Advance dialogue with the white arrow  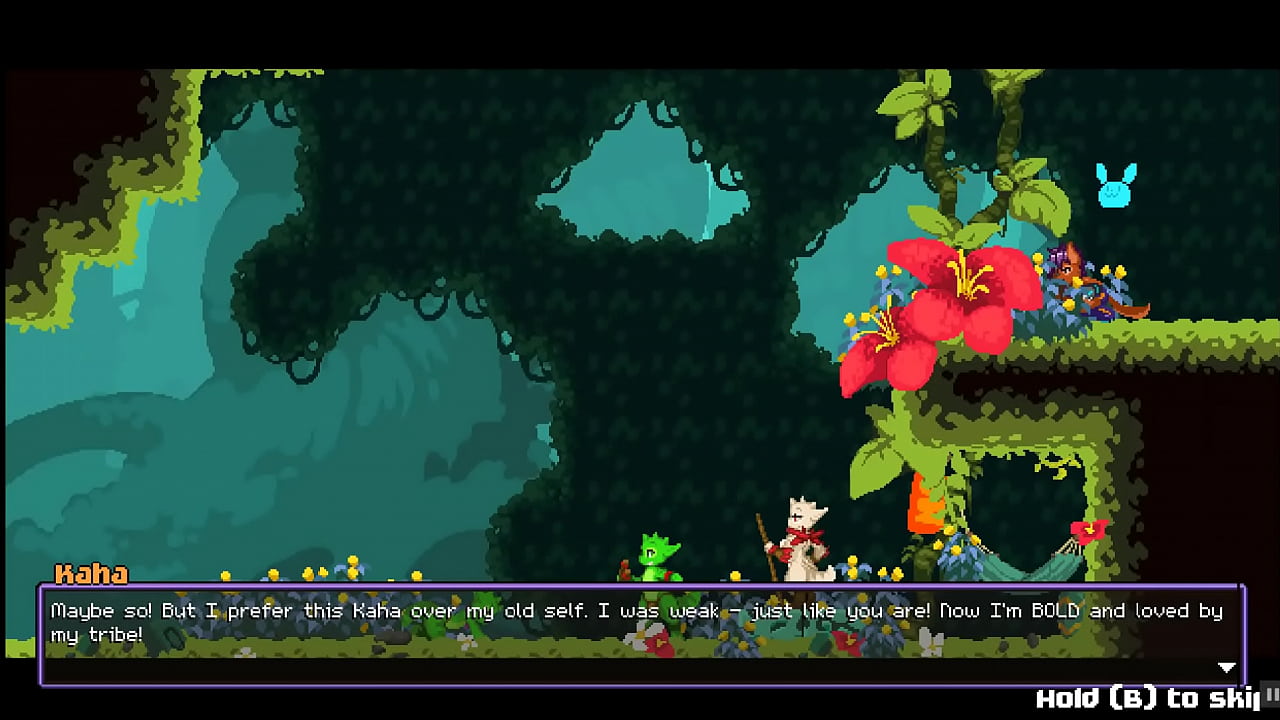(1226, 667)
